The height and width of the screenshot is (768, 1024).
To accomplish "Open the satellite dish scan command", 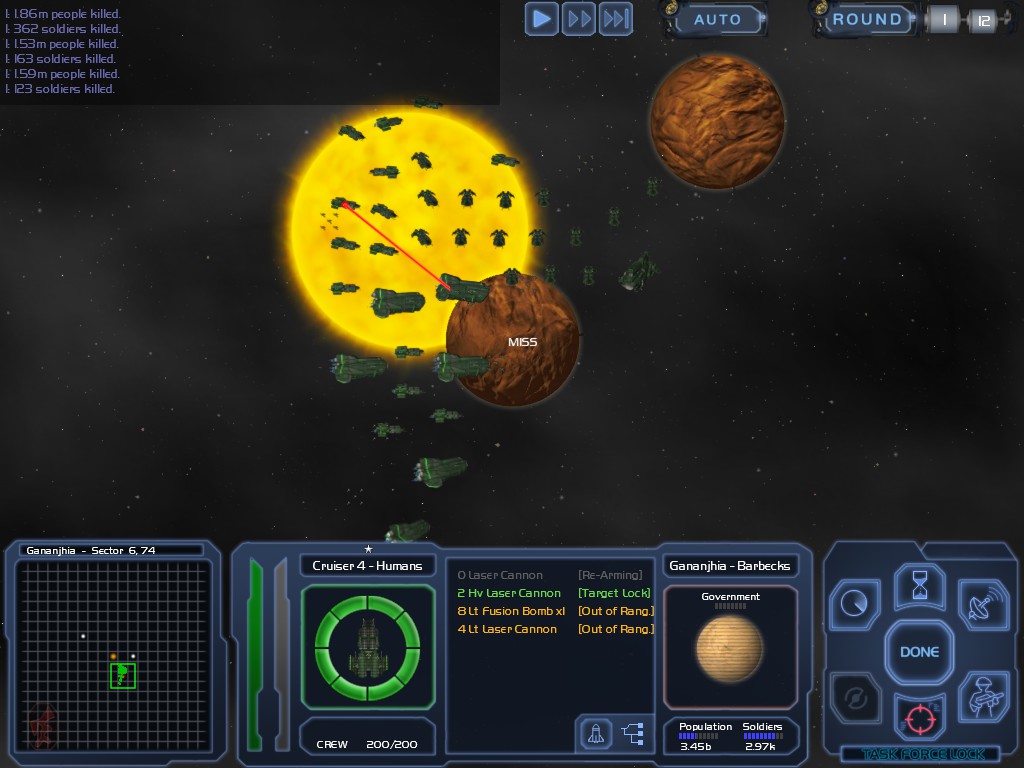I will pos(982,603).
